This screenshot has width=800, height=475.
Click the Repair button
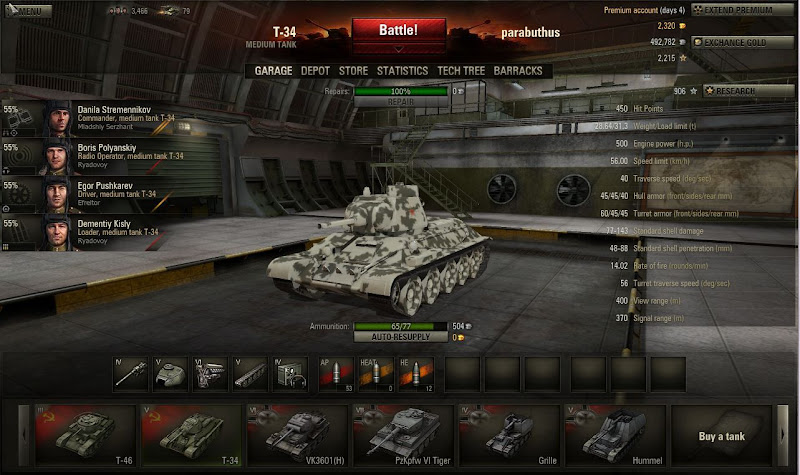point(400,101)
